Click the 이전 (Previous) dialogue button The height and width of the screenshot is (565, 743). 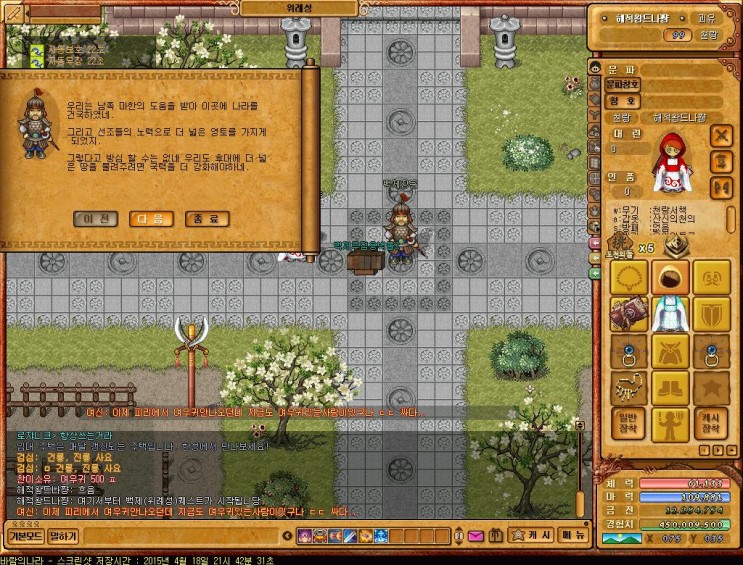(x=97, y=218)
